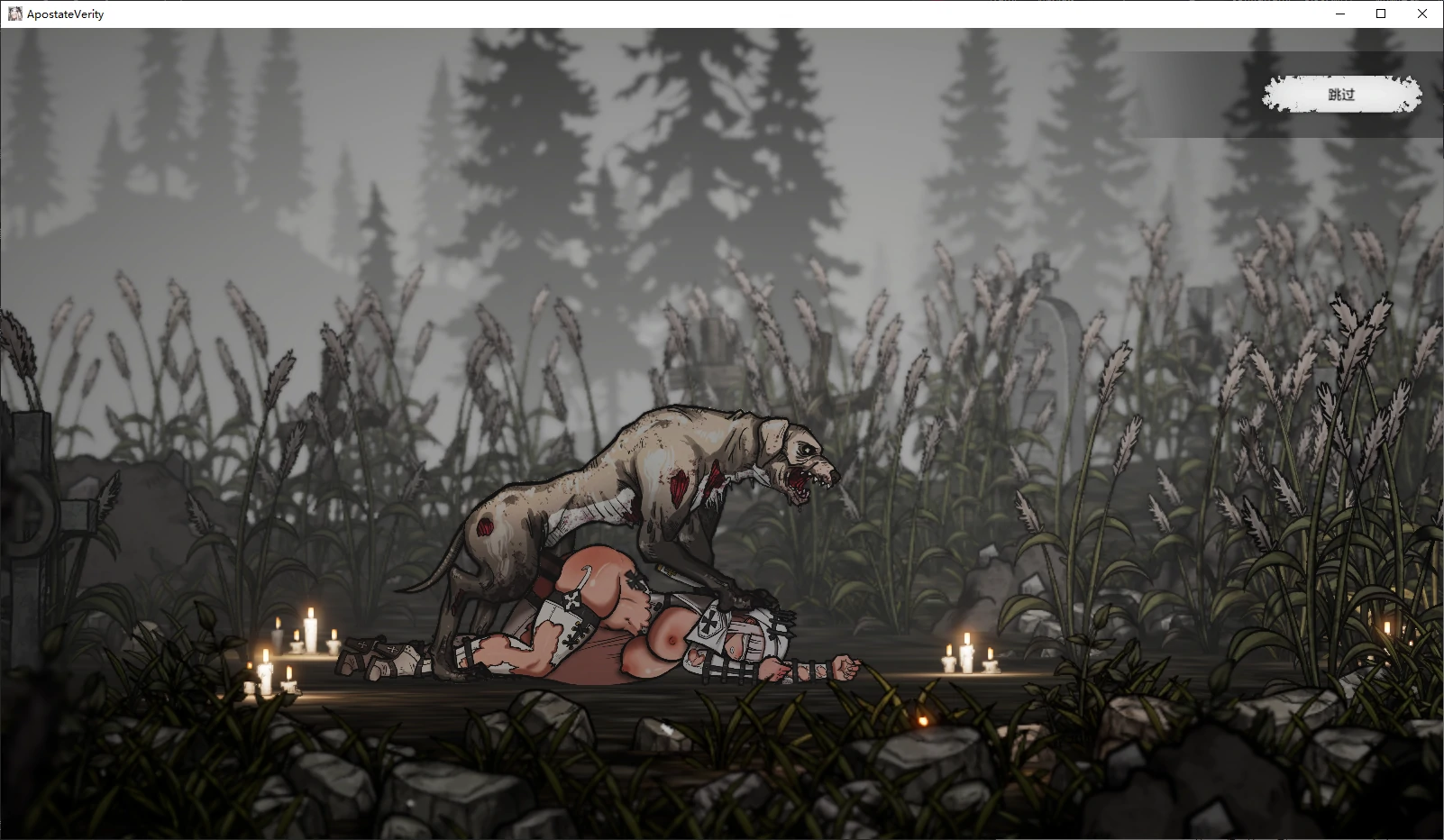Click the 跳过 (Skip) button

pos(1341,95)
